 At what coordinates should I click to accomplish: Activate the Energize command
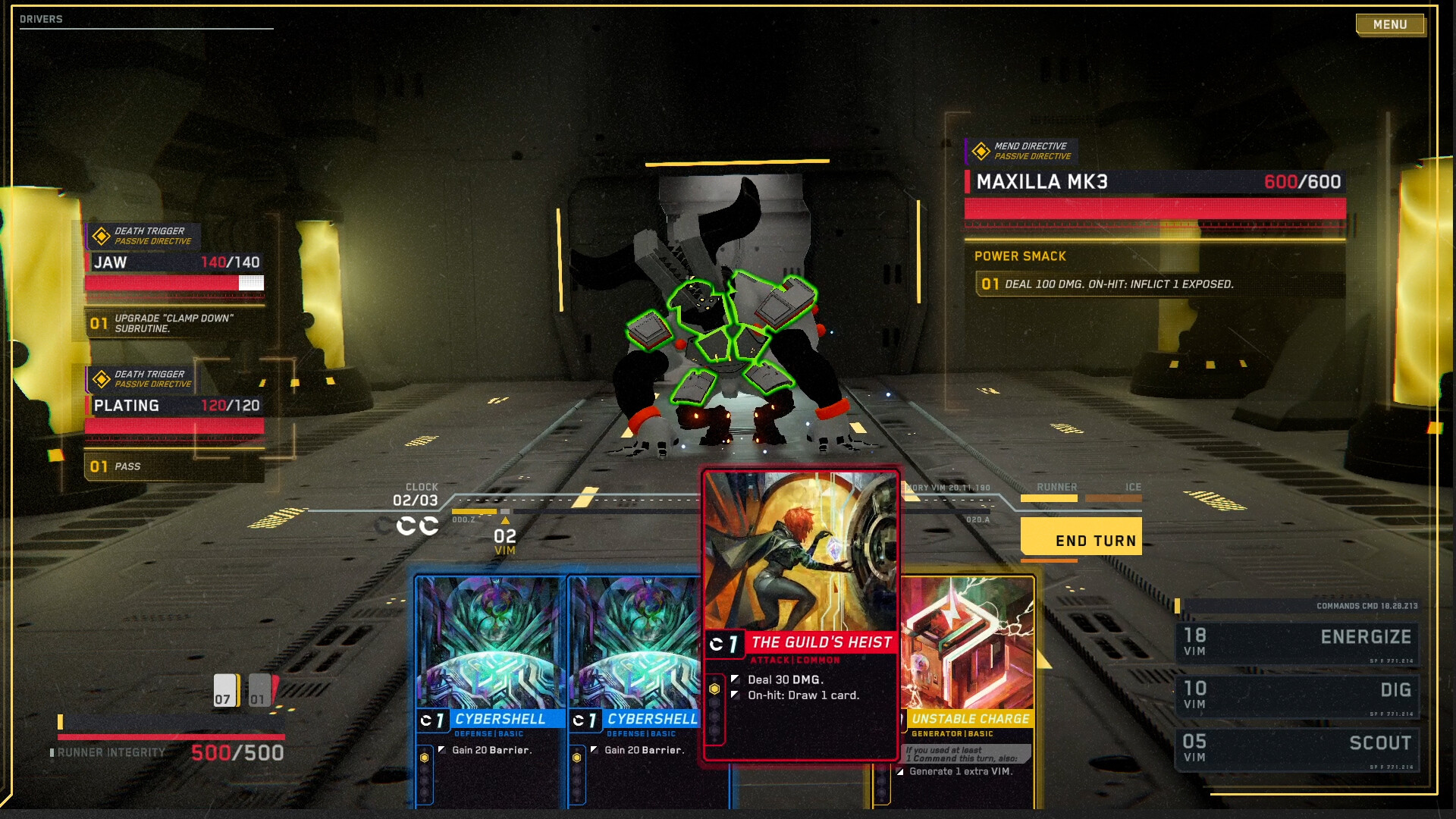[1297, 642]
